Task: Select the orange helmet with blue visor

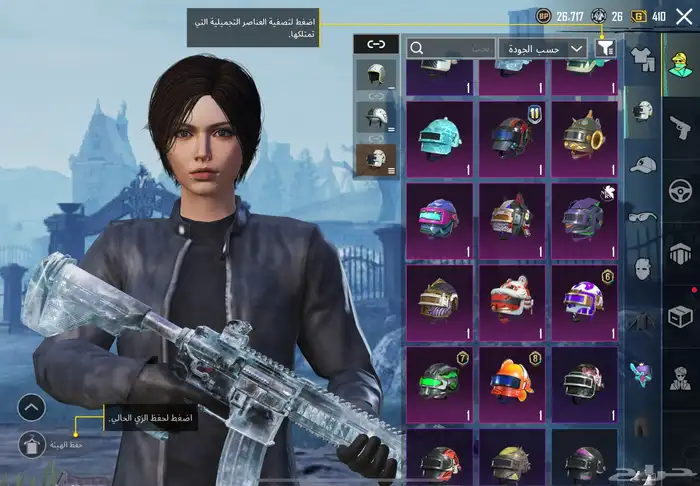Action: pos(510,382)
